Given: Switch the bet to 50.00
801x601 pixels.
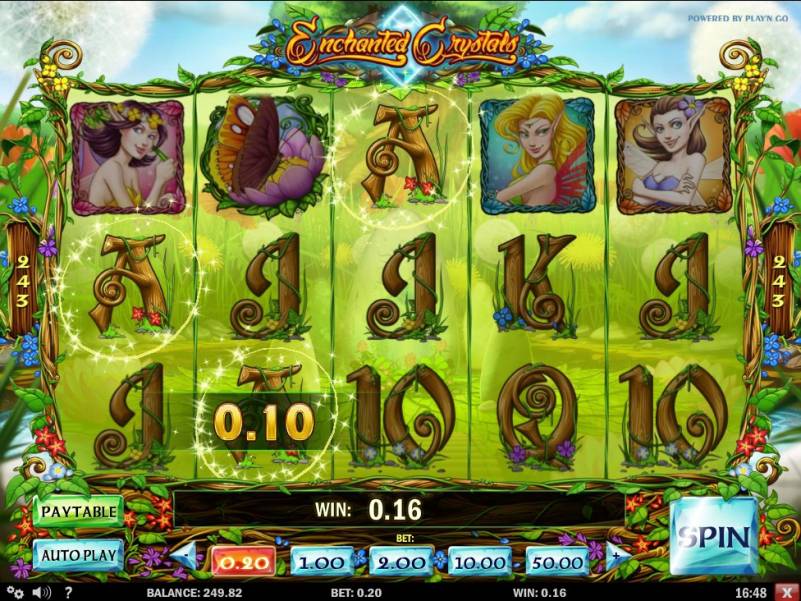Looking at the screenshot, I should click(556, 561).
